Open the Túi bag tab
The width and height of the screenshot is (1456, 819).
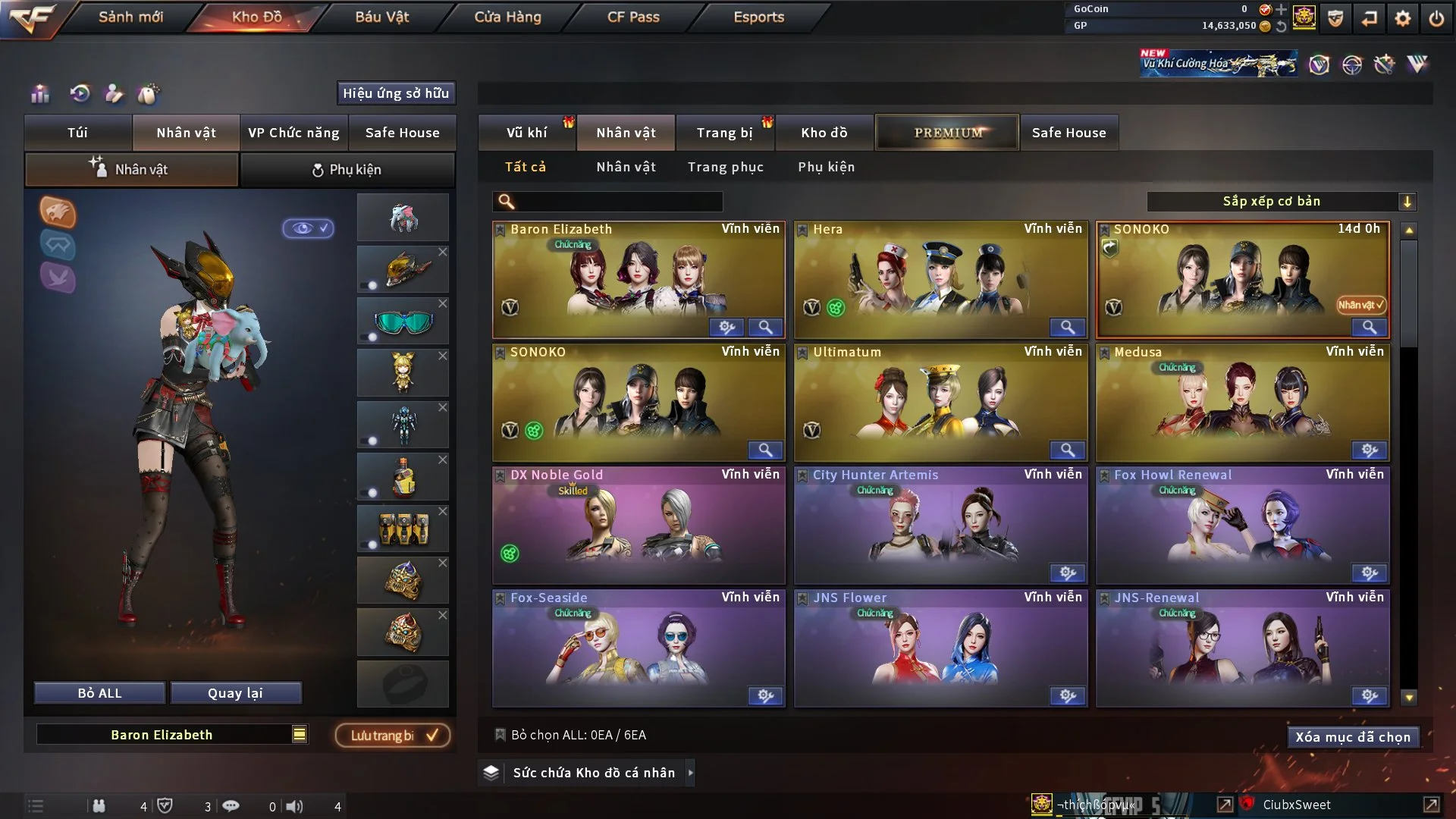point(77,133)
